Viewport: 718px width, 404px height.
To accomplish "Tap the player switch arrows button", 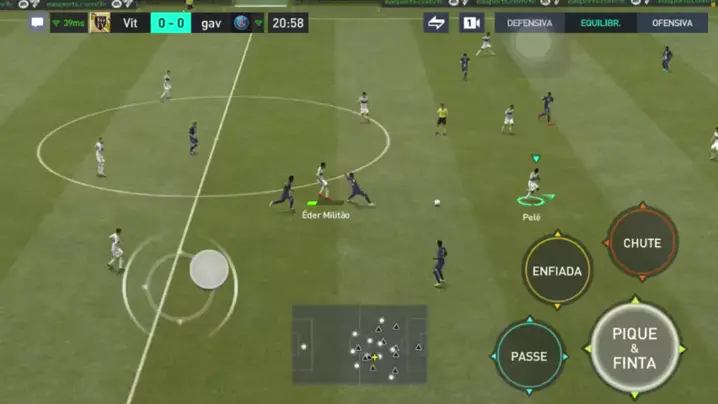I will pyautogui.click(x=436, y=23).
